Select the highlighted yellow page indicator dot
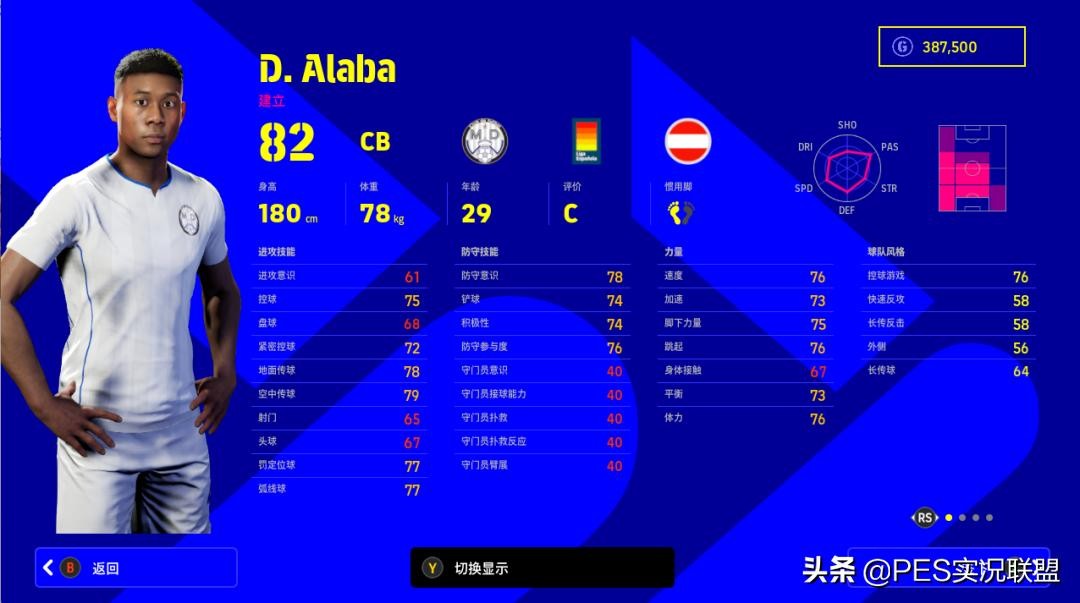This screenshot has height=603, width=1080. click(949, 517)
